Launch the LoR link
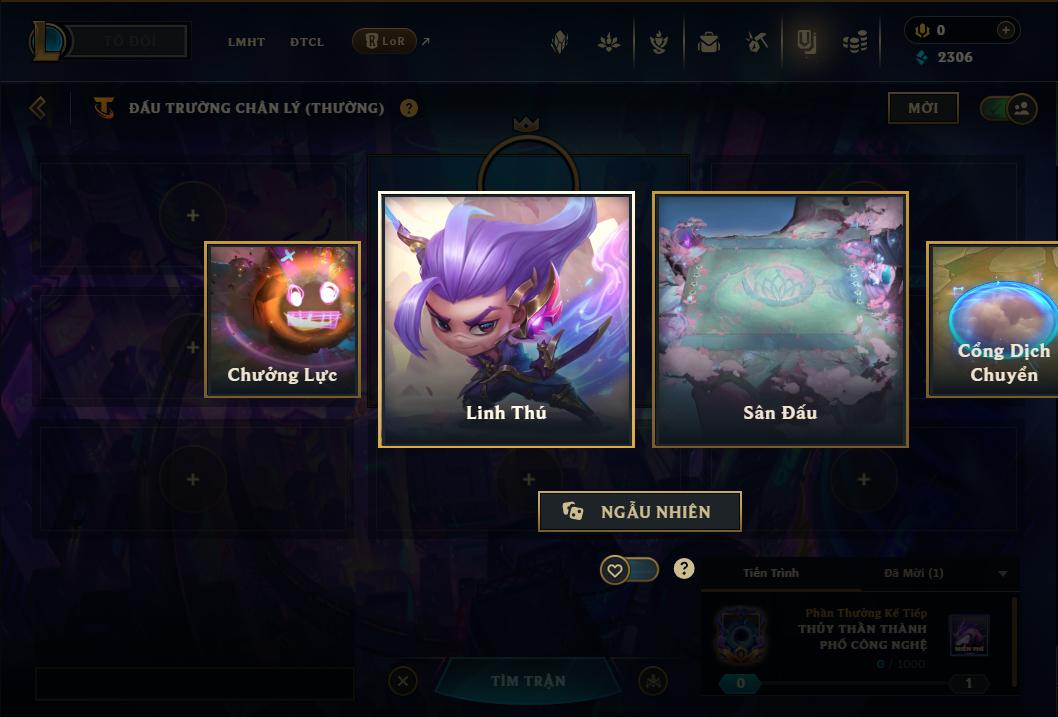Screen dimensions: 1058x717 (x=385, y=41)
